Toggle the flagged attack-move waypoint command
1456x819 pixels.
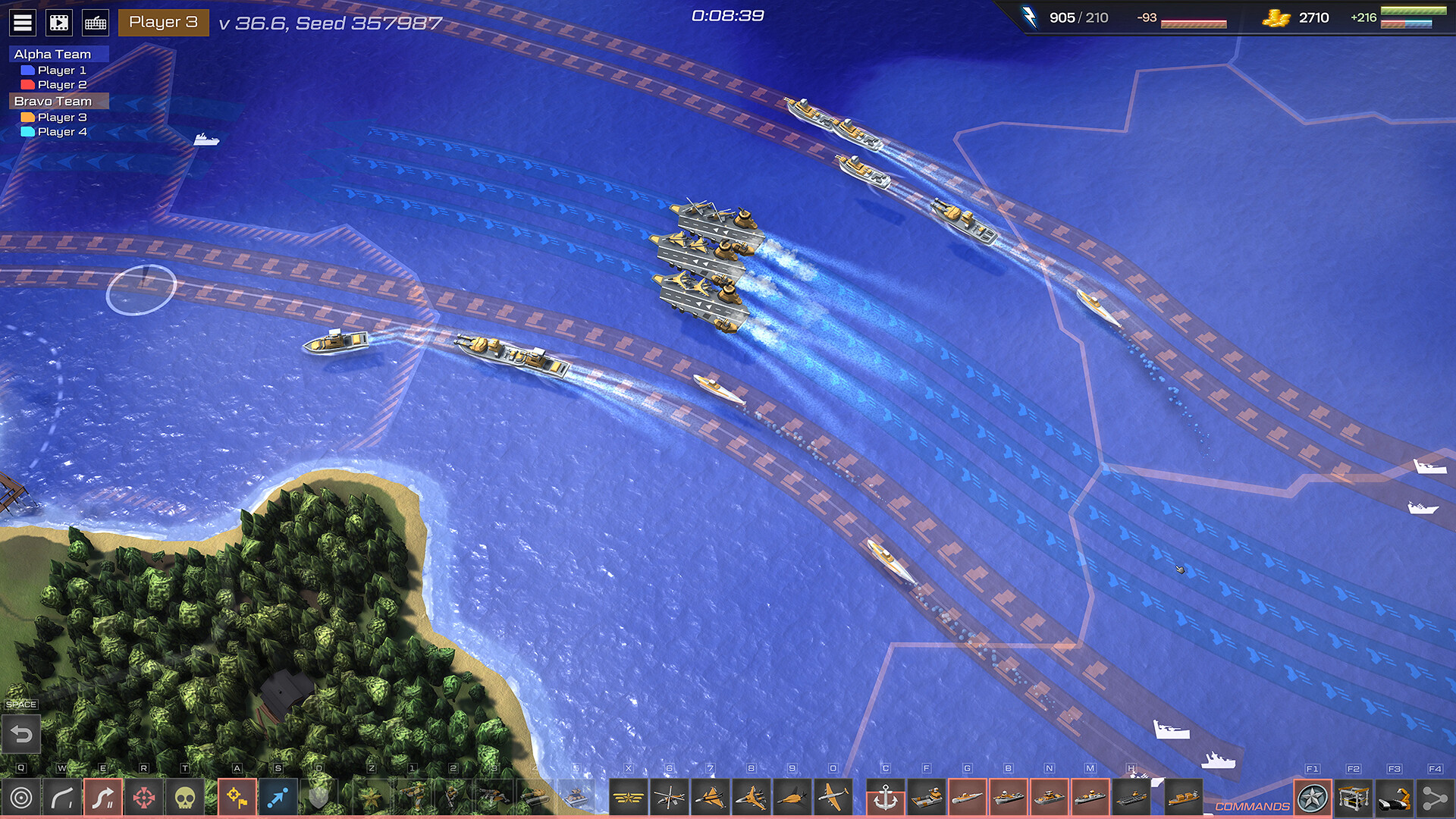coord(237,798)
